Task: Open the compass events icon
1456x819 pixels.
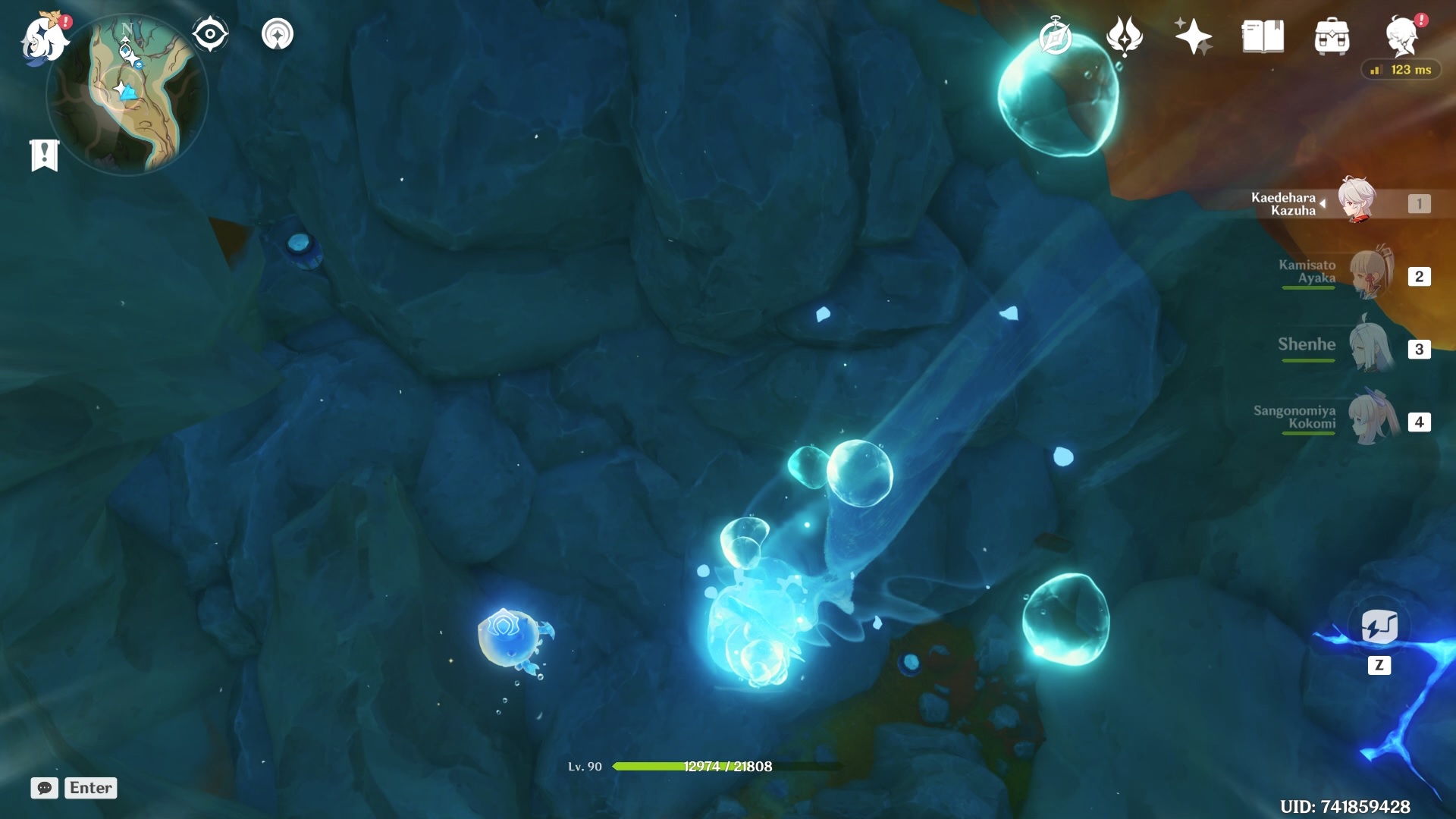Action: [x=1055, y=36]
